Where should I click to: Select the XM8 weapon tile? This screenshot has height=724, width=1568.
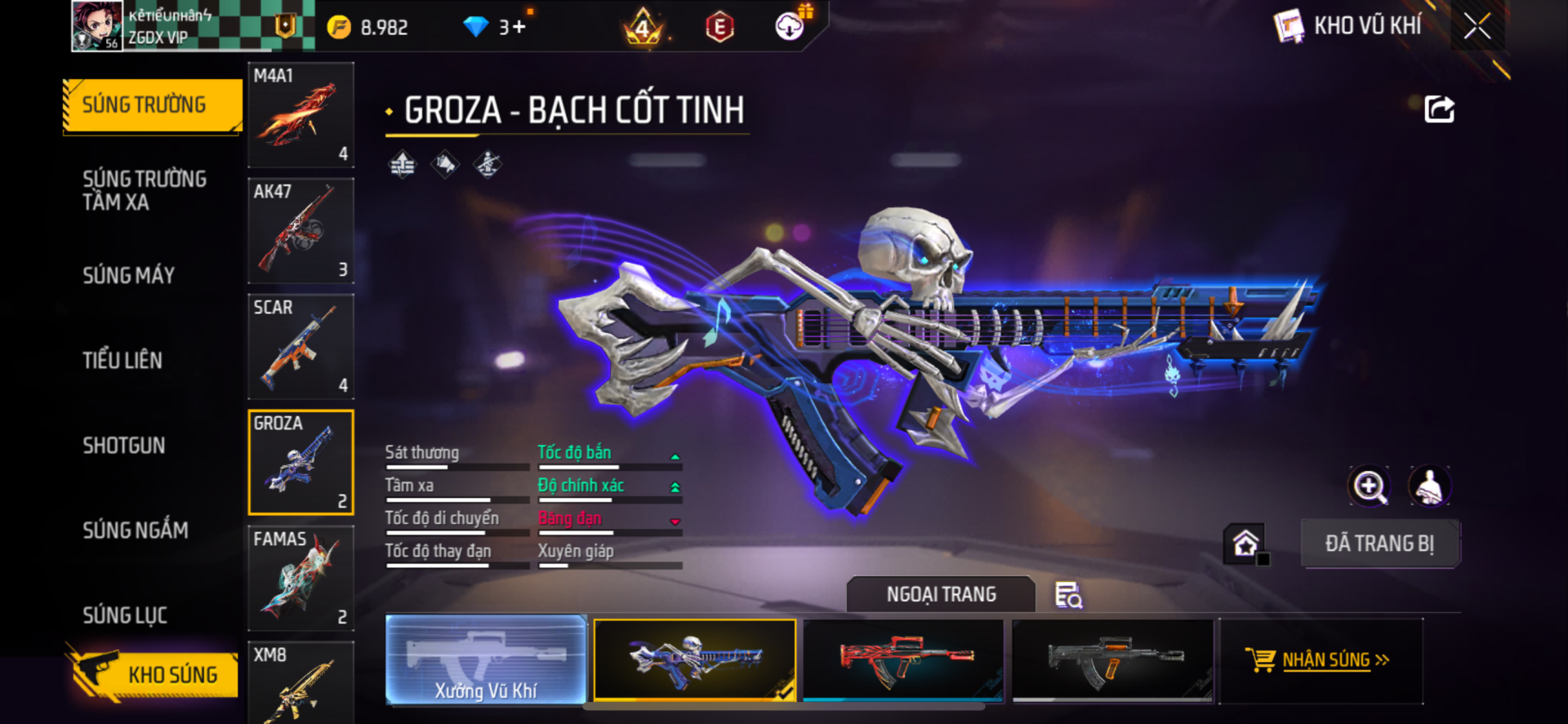301,684
